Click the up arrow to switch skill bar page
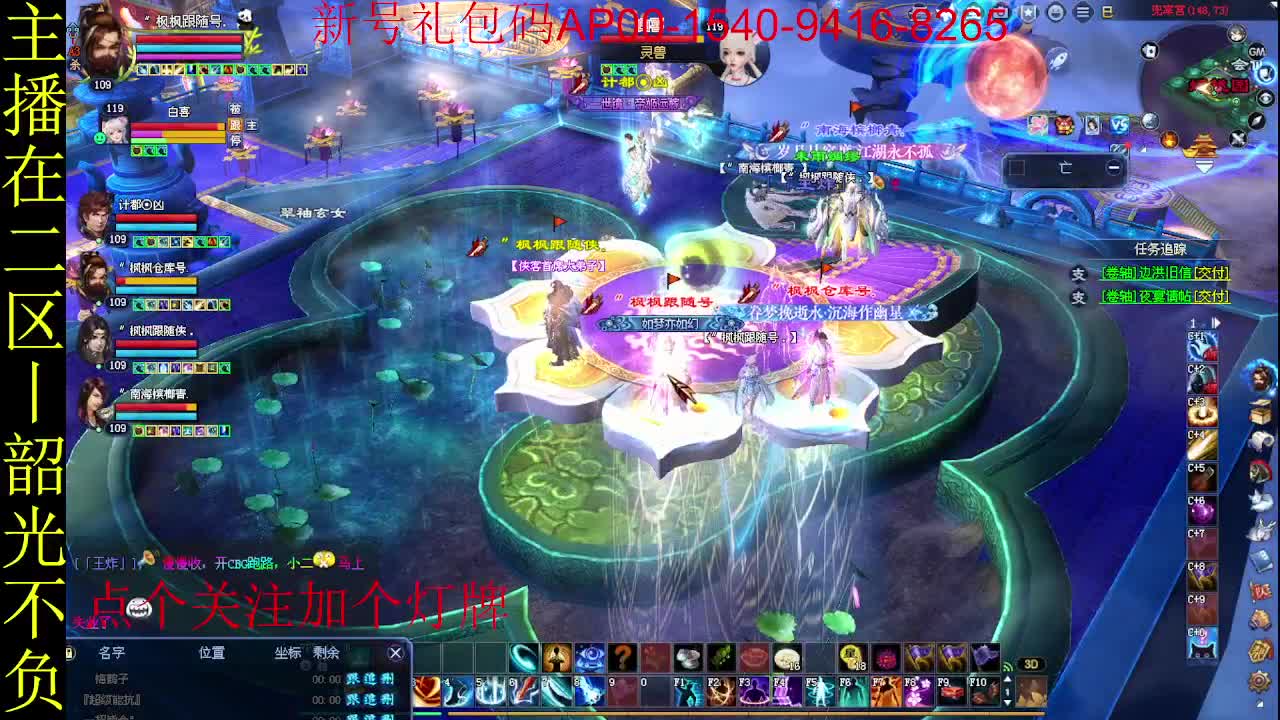Viewport: 1280px width, 720px height. click(1007, 679)
